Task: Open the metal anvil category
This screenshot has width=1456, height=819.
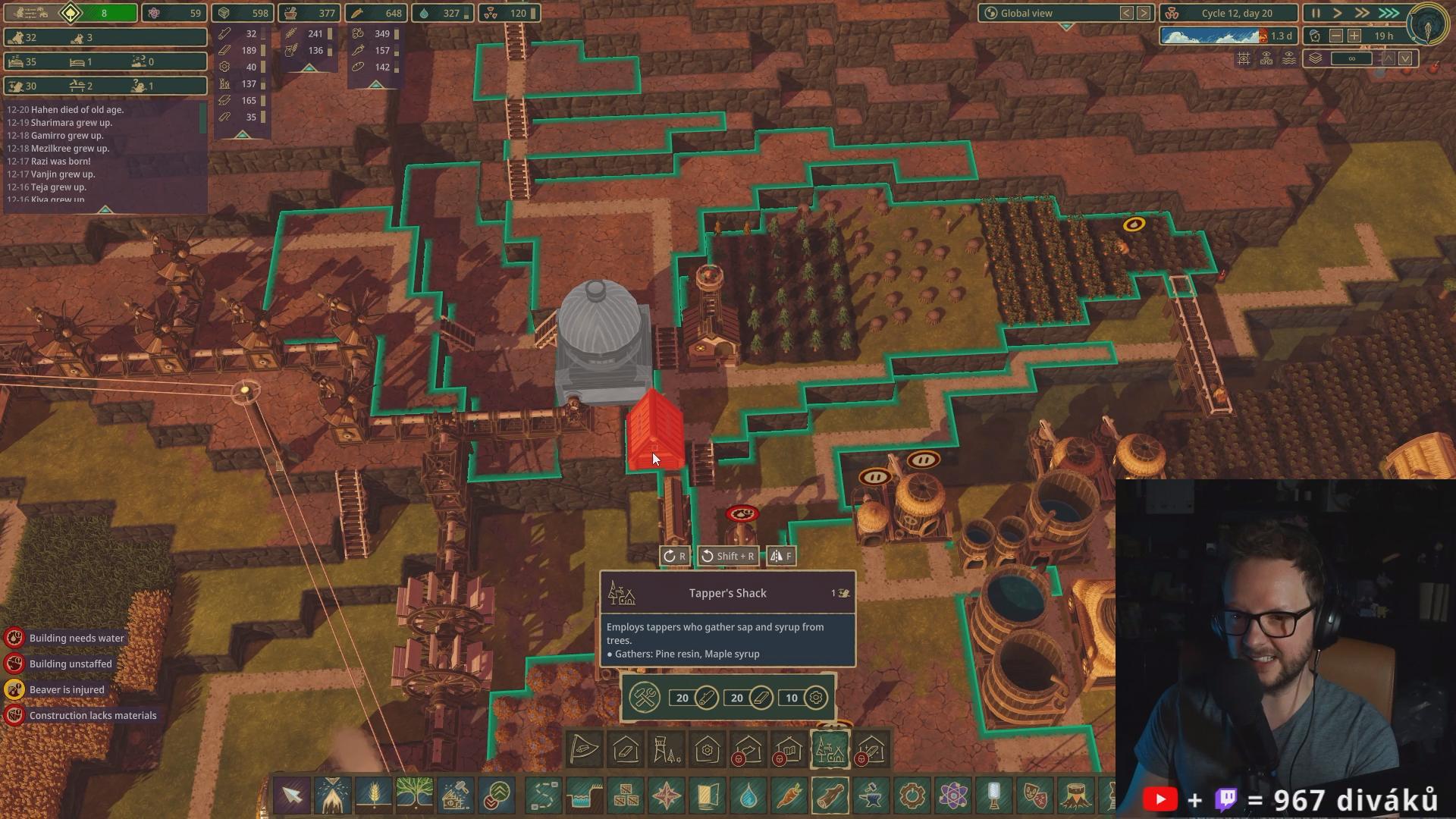Action: tap(871, 795)
